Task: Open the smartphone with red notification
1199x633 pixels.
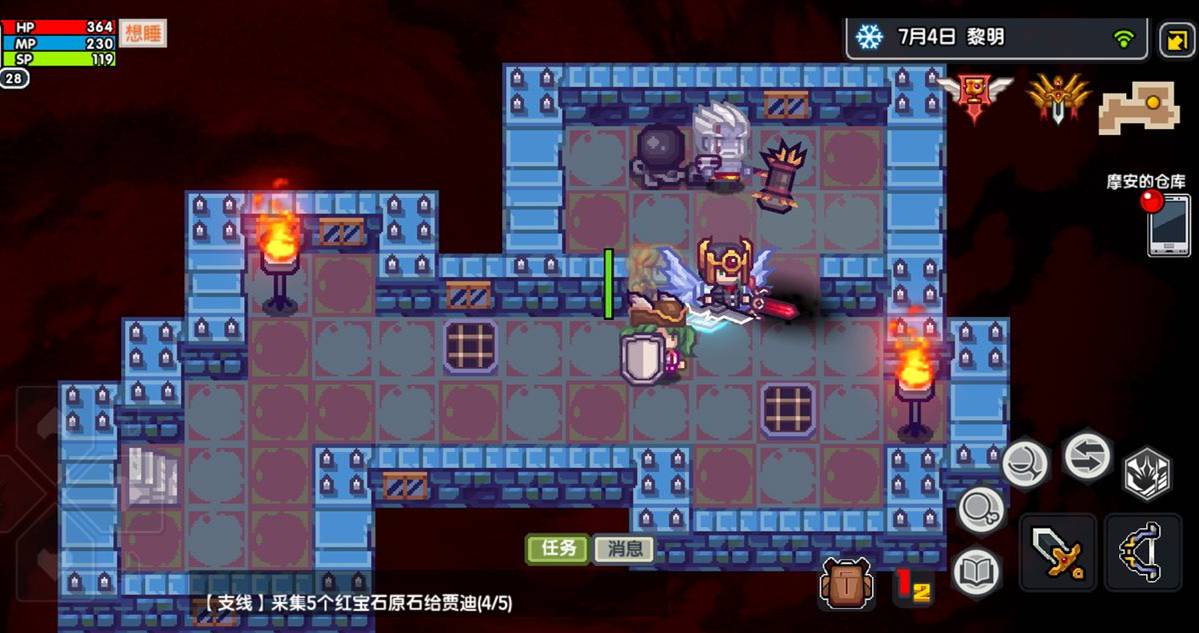Action: tap(1168, 225)
